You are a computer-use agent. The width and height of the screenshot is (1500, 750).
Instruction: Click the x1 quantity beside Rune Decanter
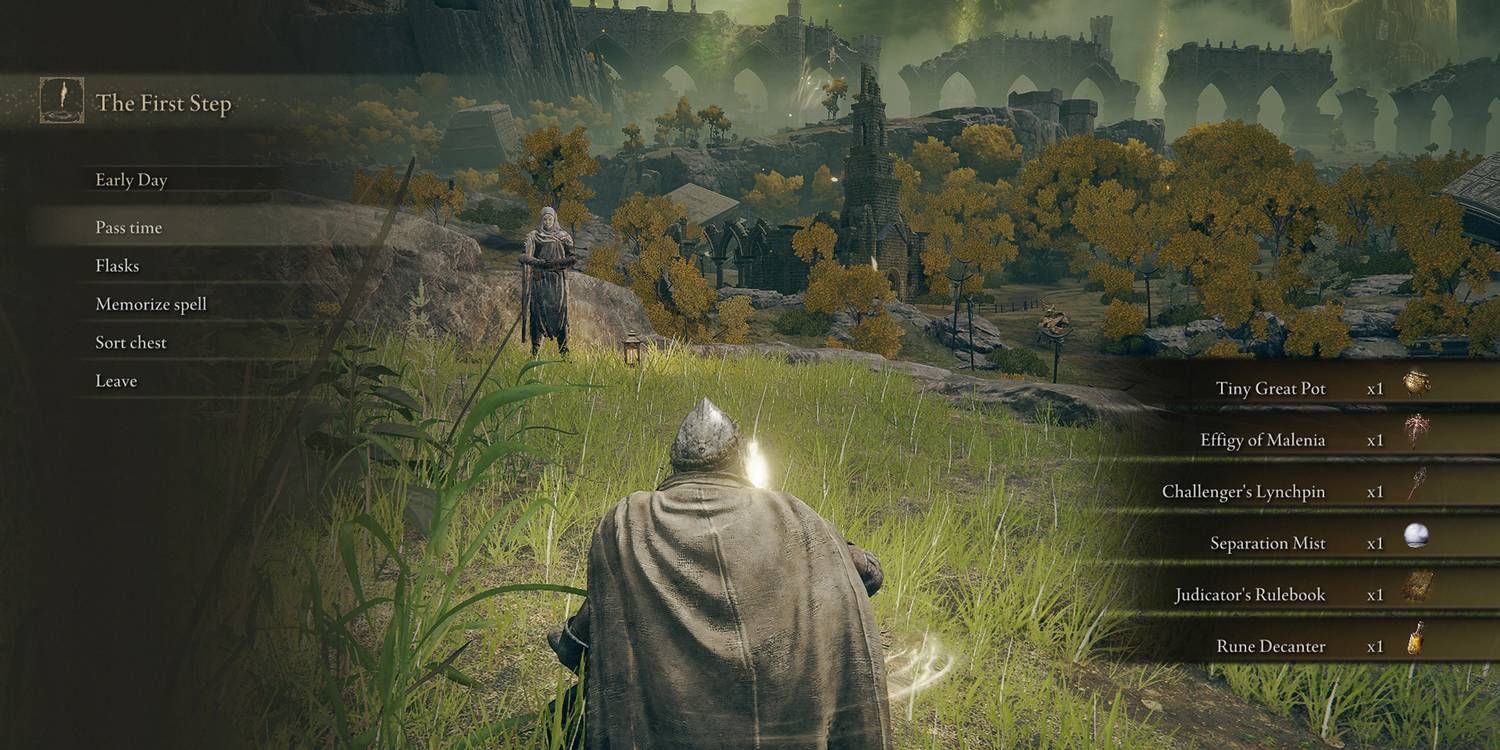coord(1376,645)
